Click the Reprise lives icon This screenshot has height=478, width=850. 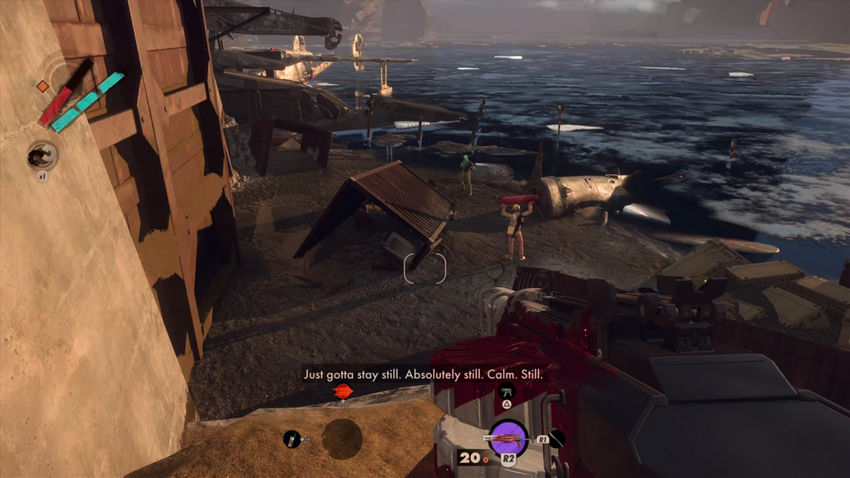pos(42,154)
